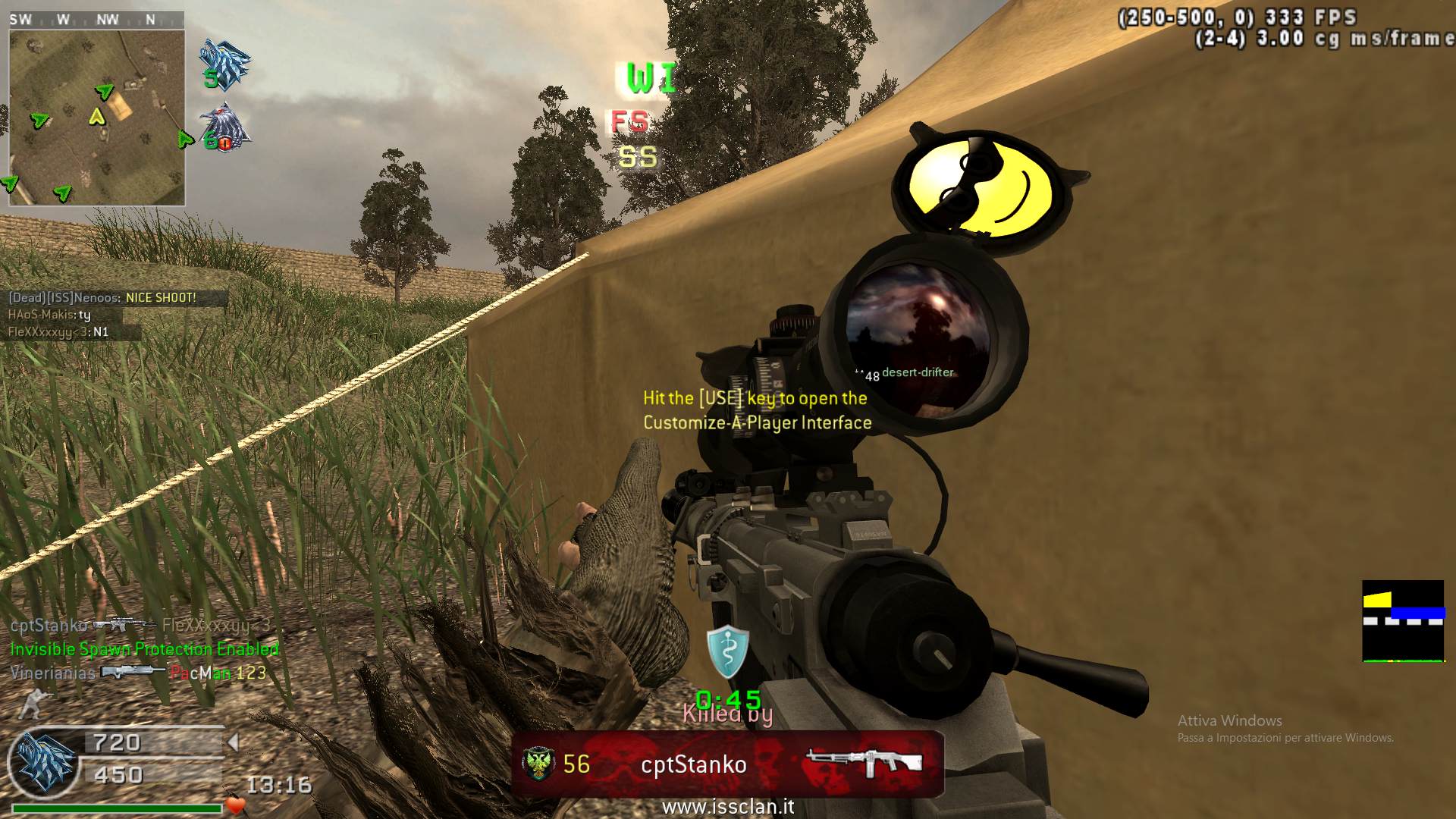Click the rank emblem next to 56
The height and width of the screenshot is (819, 1456).
pyautogui.click(x=538, y=764)
